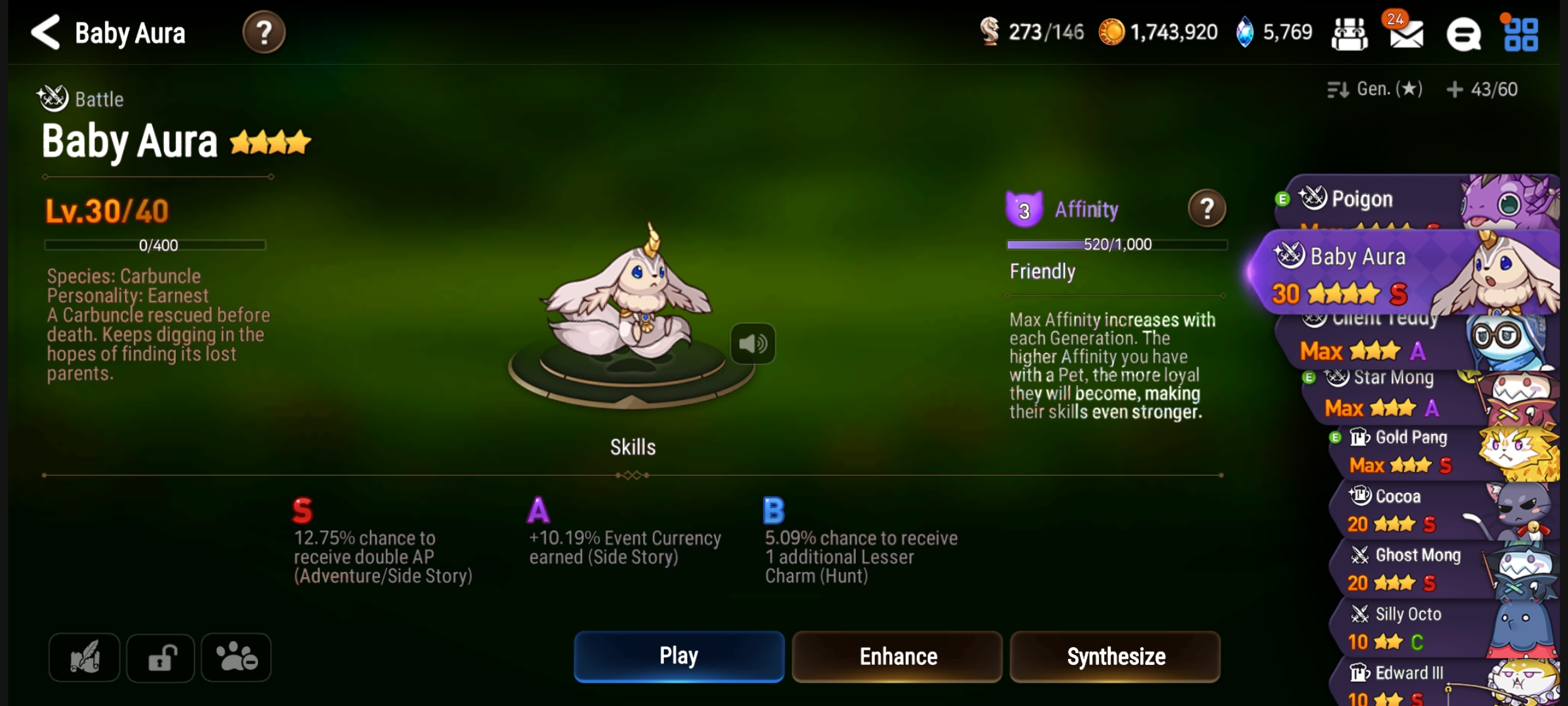Expand pet slots via plus 43/60
This screenshot has width=1568, height=706.
coord(1483,90)
